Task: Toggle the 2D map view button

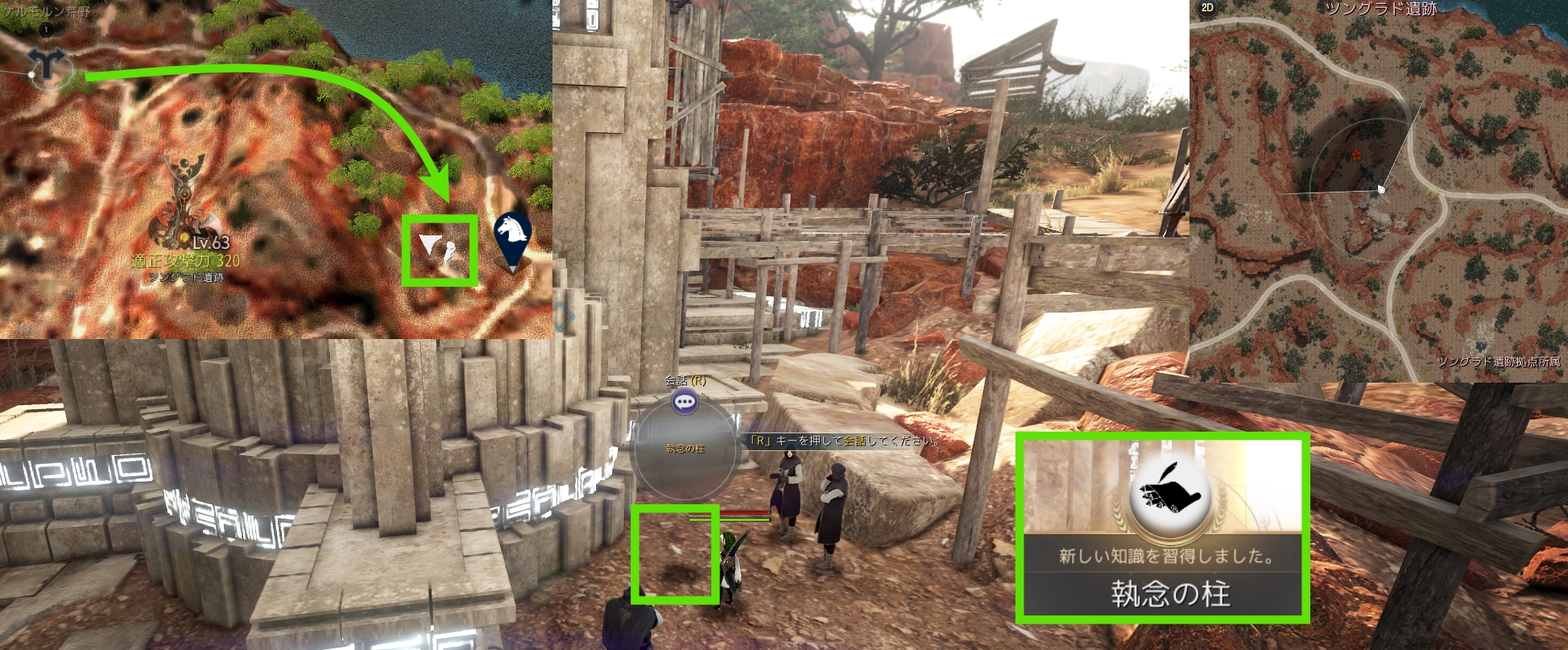Action: [x=1206, y=8]
